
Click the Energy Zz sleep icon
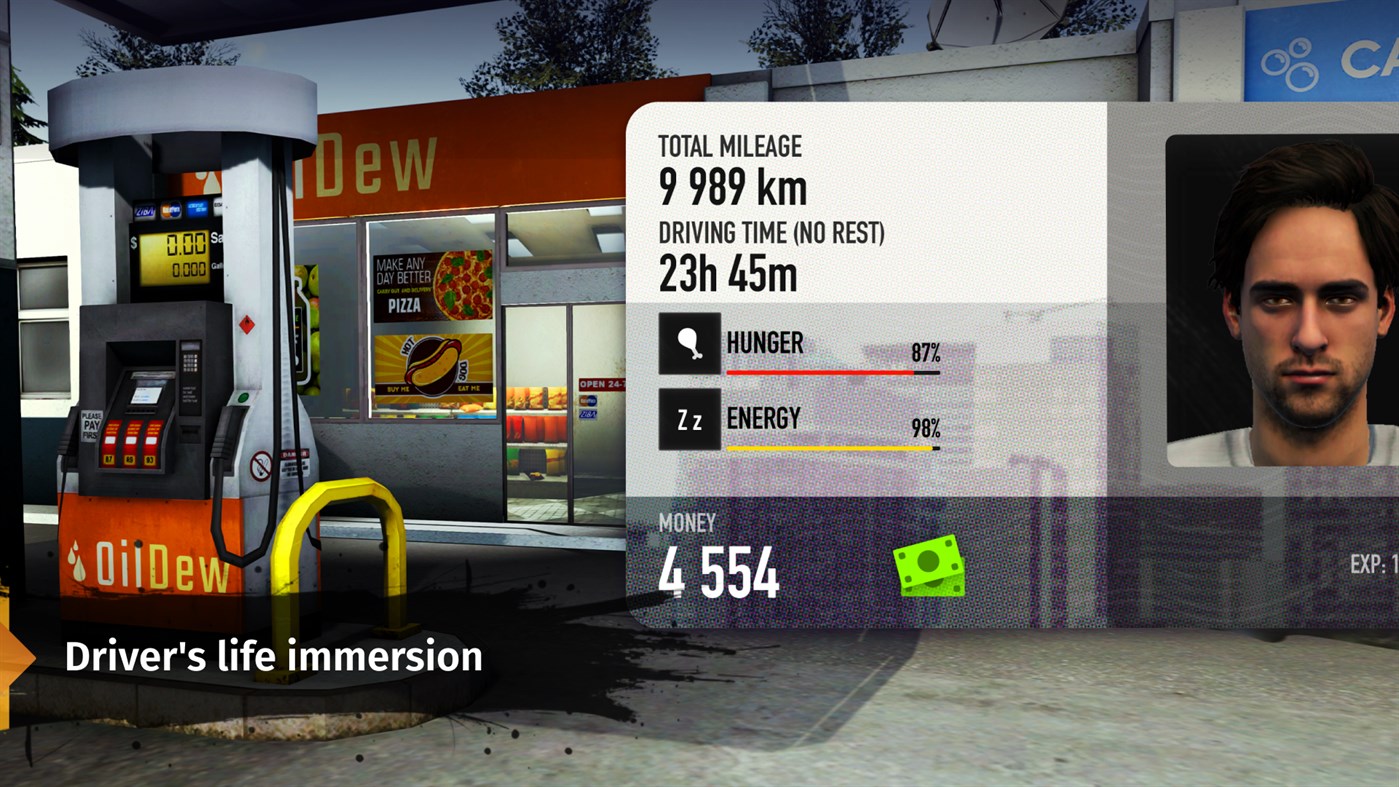[688, 419]
